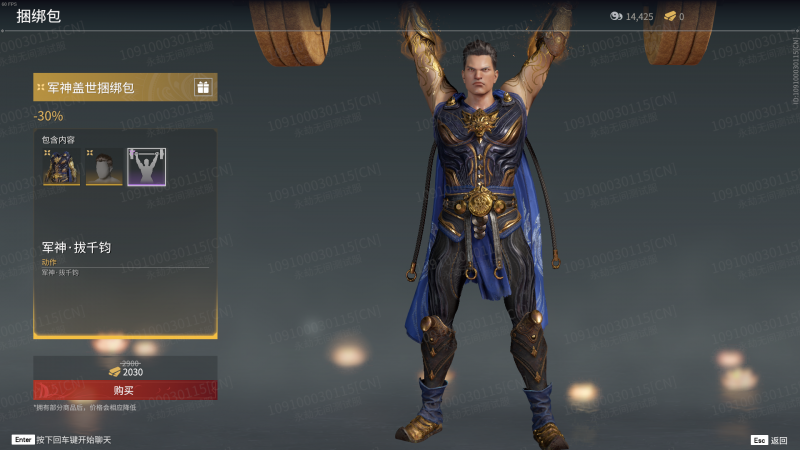Screen dimensions: 800x450
Task: Open the gift box icon on bundle title
Action: [x=203, y=88]
